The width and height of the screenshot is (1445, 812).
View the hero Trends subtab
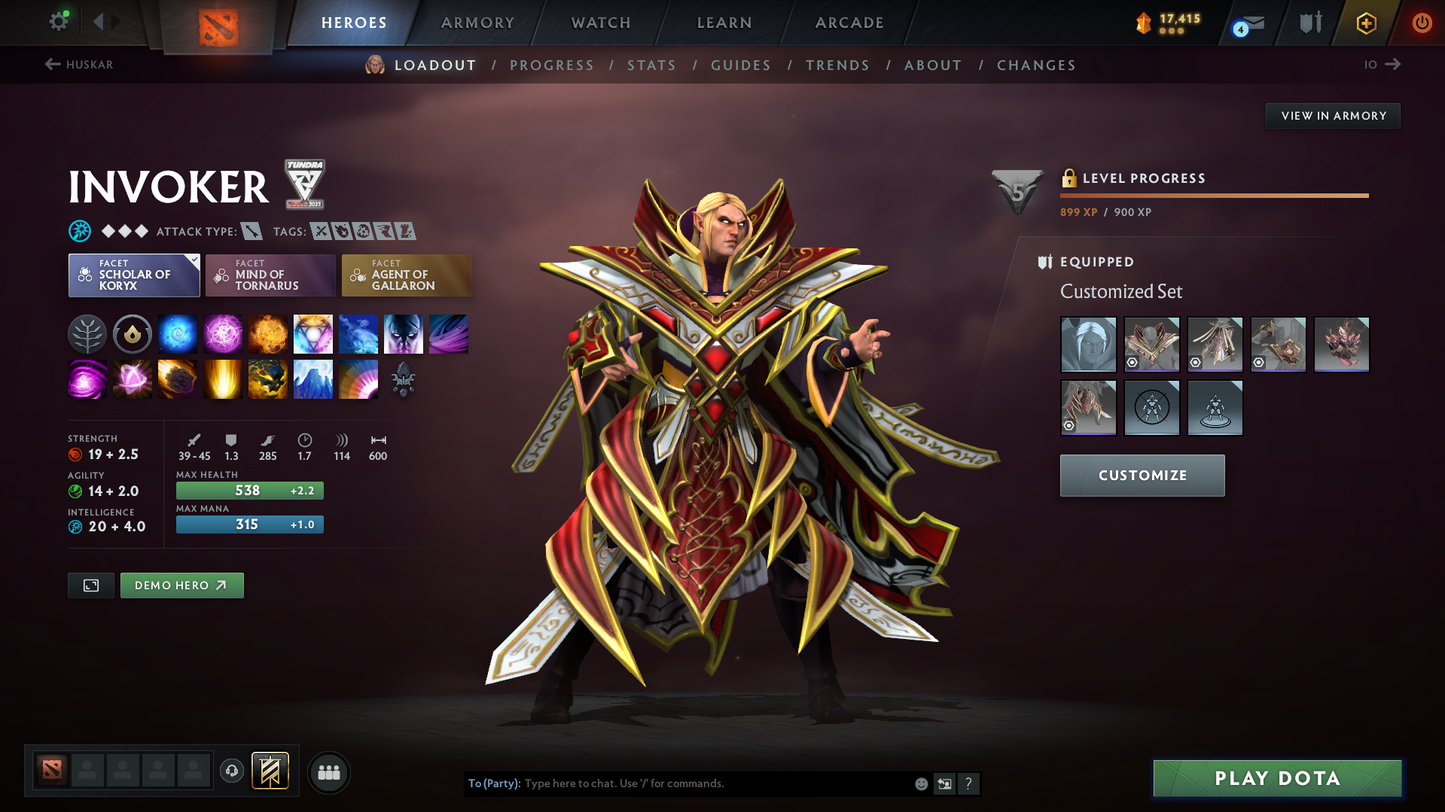[x=837, y=65]
